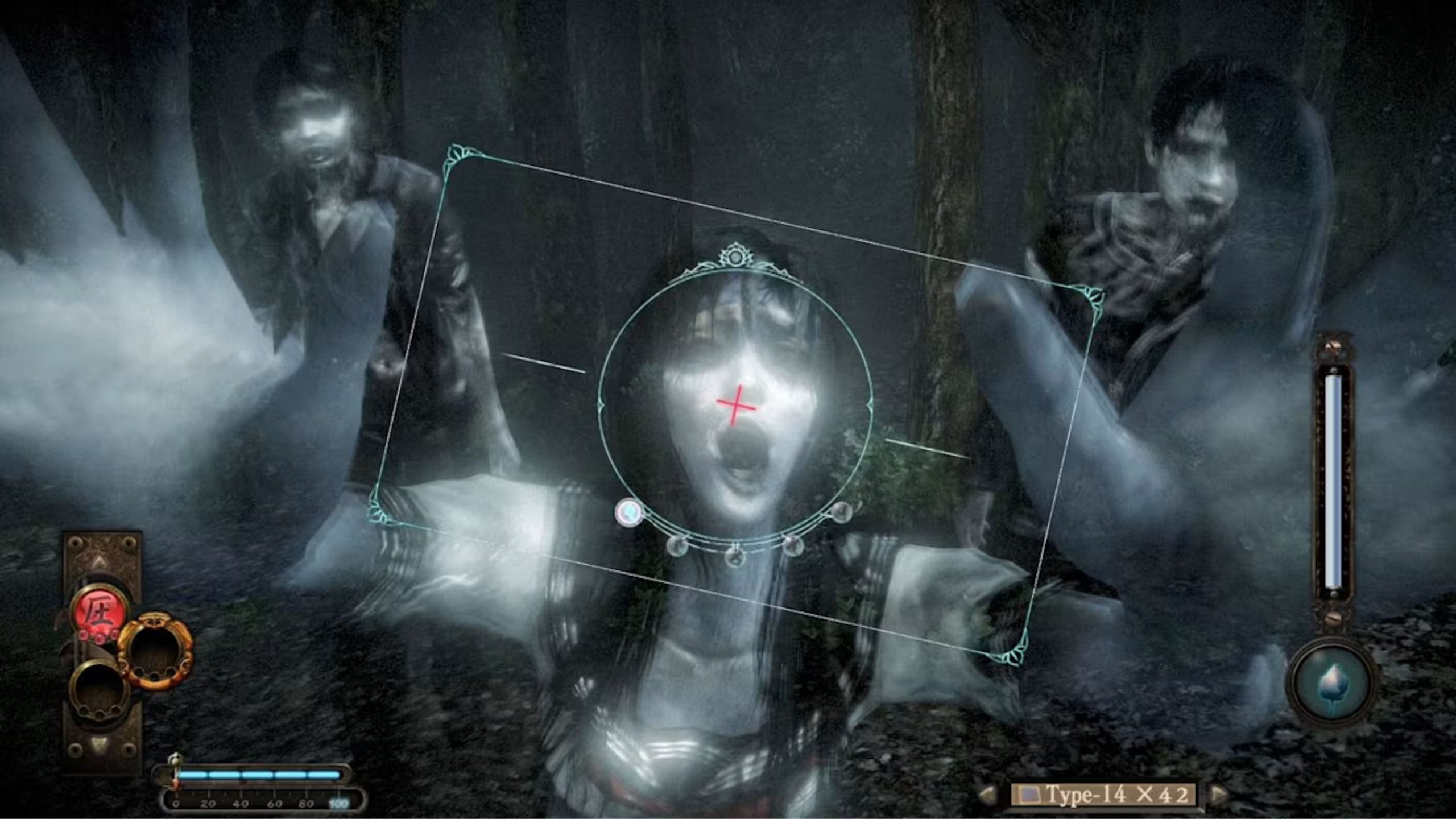
Task: Click the glowing lens bead on capture circle
Action: coord(629,511)
